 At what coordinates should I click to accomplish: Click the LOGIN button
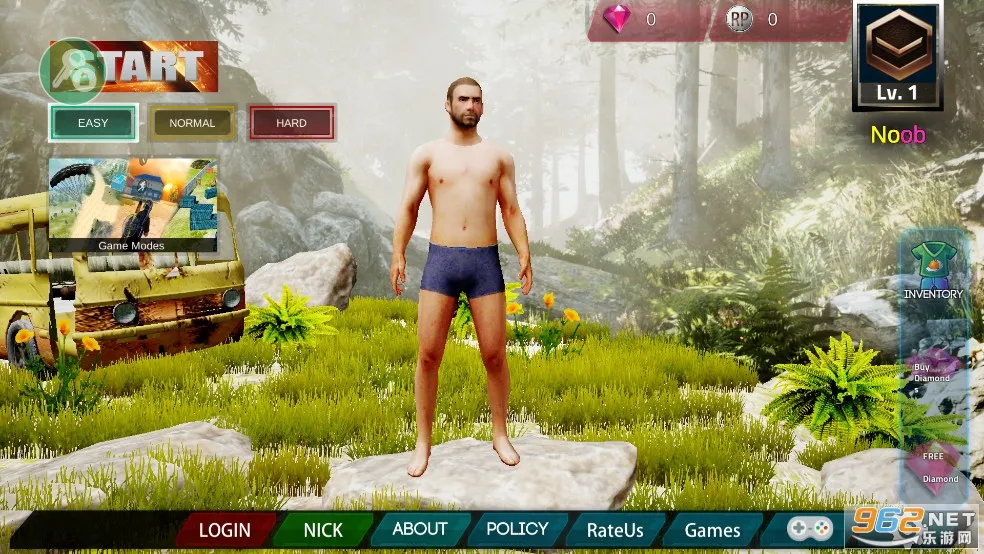pyautogui.click(x=224, y=530)
